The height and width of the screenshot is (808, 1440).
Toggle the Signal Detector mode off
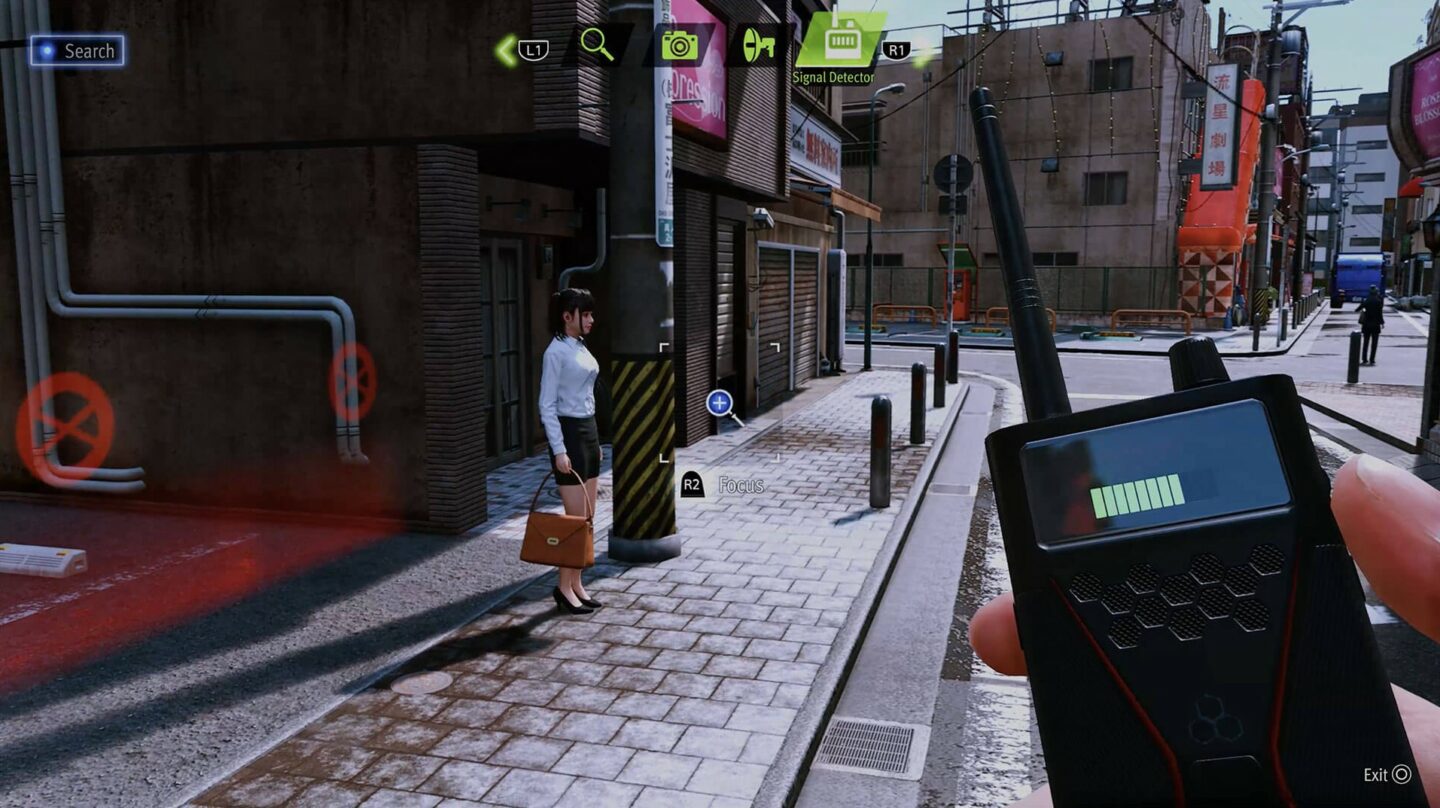(843, 45)
